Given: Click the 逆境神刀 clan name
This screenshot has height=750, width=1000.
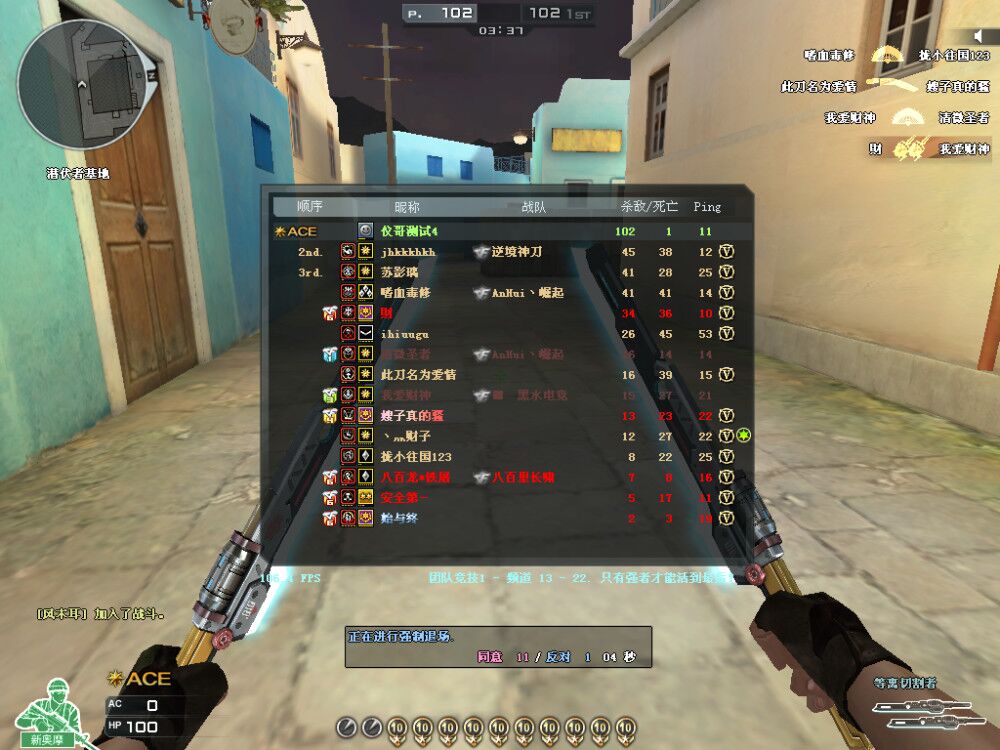Looking at the screenshot, I should [x=515, y=252].
